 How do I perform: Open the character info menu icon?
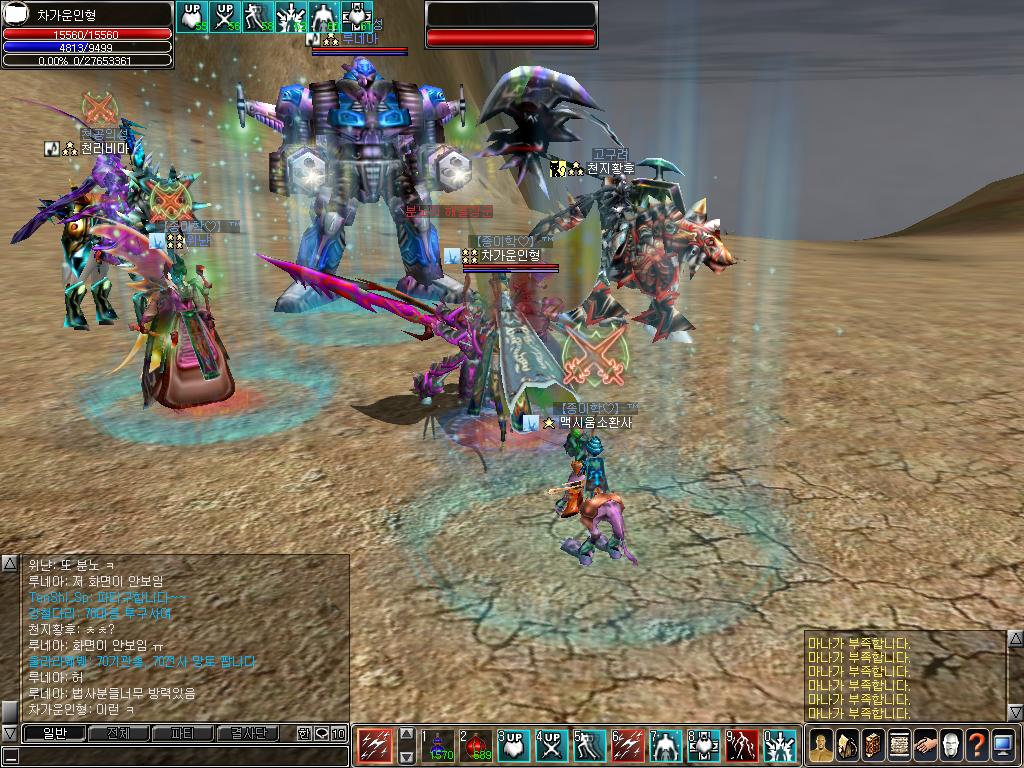[821, 746]
